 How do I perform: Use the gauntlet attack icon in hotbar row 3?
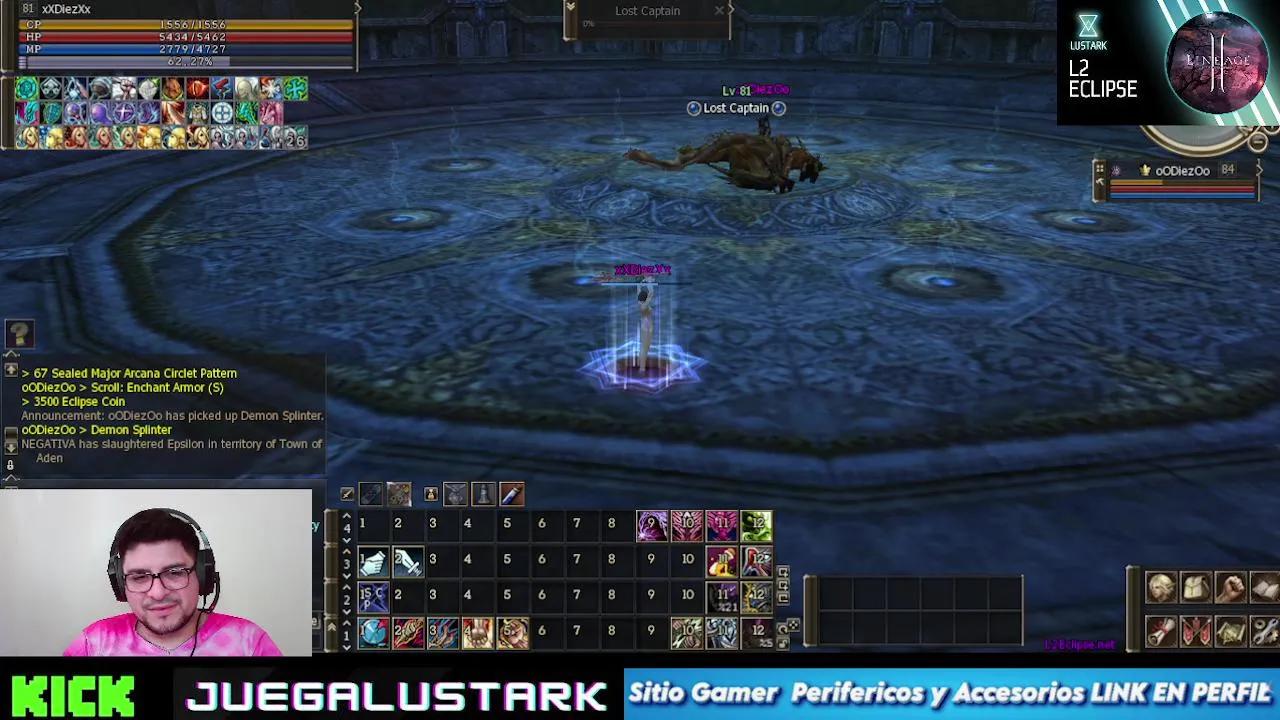tap(372, 560)
